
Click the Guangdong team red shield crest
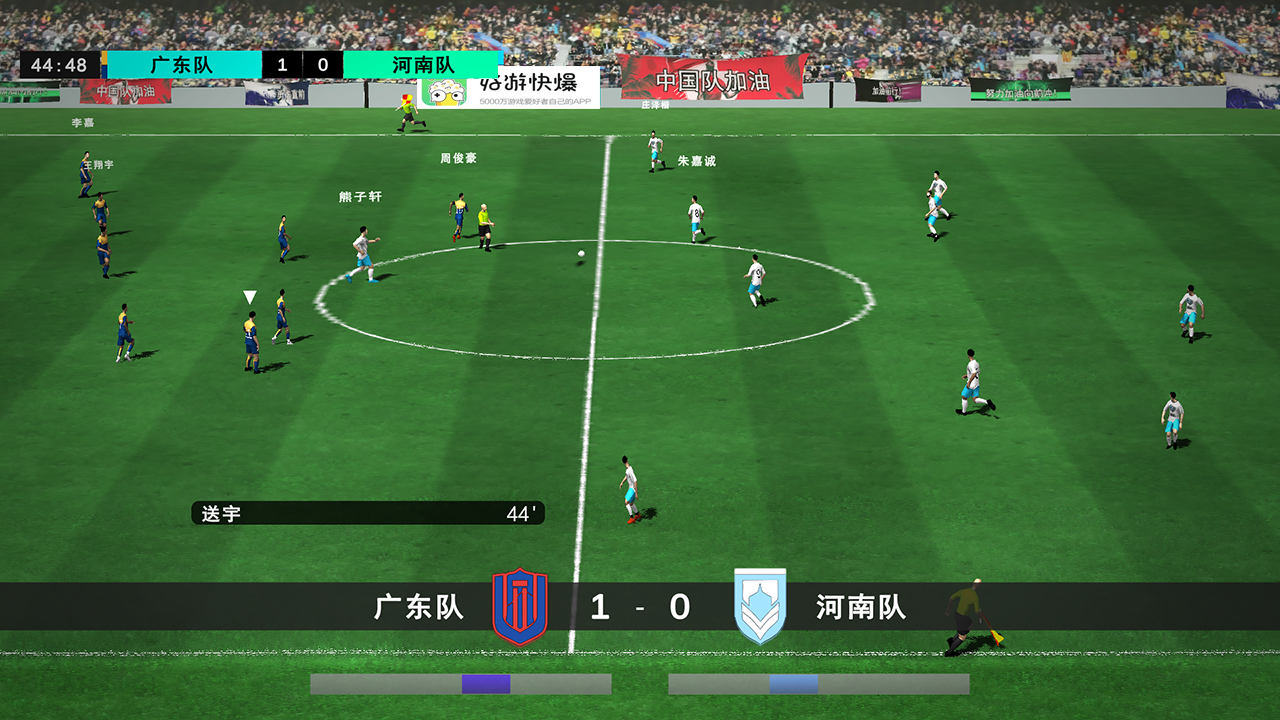521,608
